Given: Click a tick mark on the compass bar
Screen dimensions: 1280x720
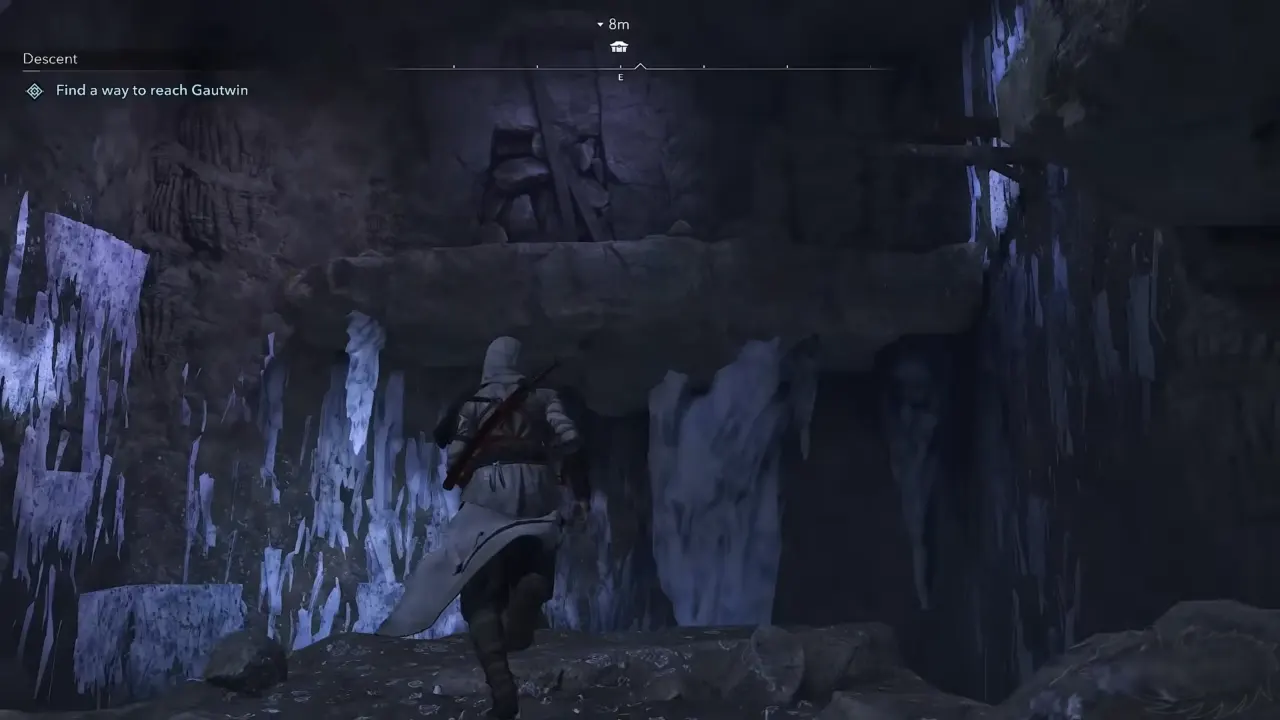Looking at the screenshot, I should pyautogui.click(x=706, y=69).
